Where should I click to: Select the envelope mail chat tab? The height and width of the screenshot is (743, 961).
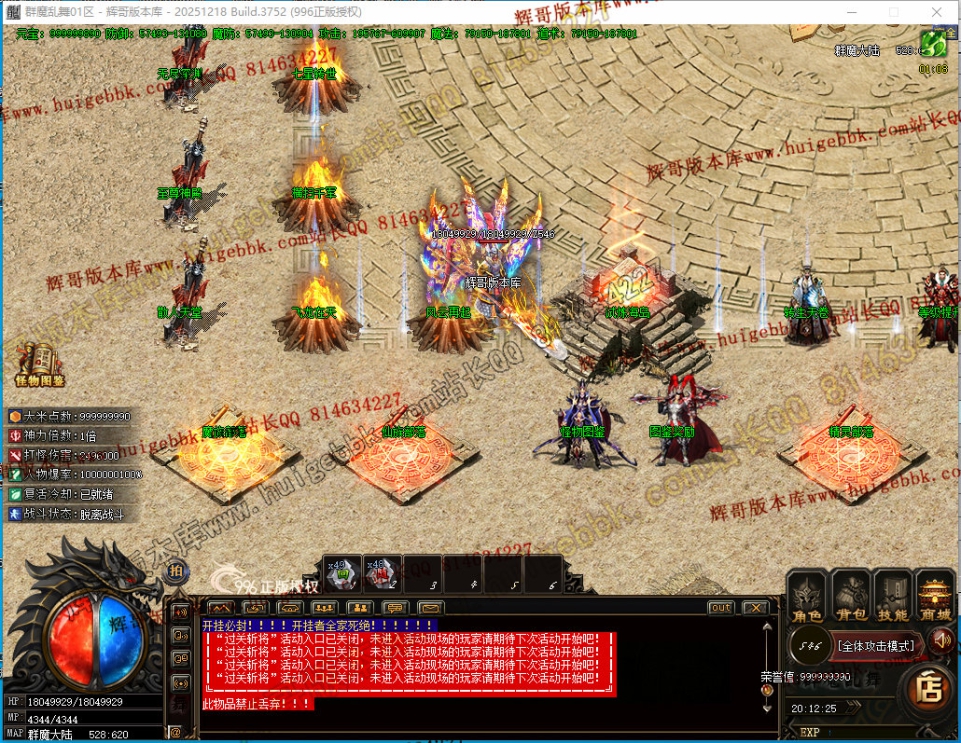[x=431, y=608]
